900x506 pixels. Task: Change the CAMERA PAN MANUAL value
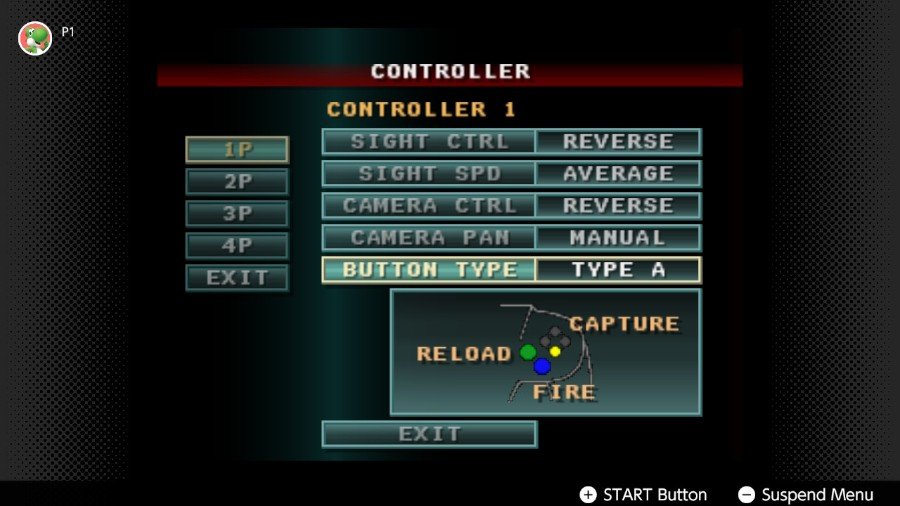tap(618, 238)
